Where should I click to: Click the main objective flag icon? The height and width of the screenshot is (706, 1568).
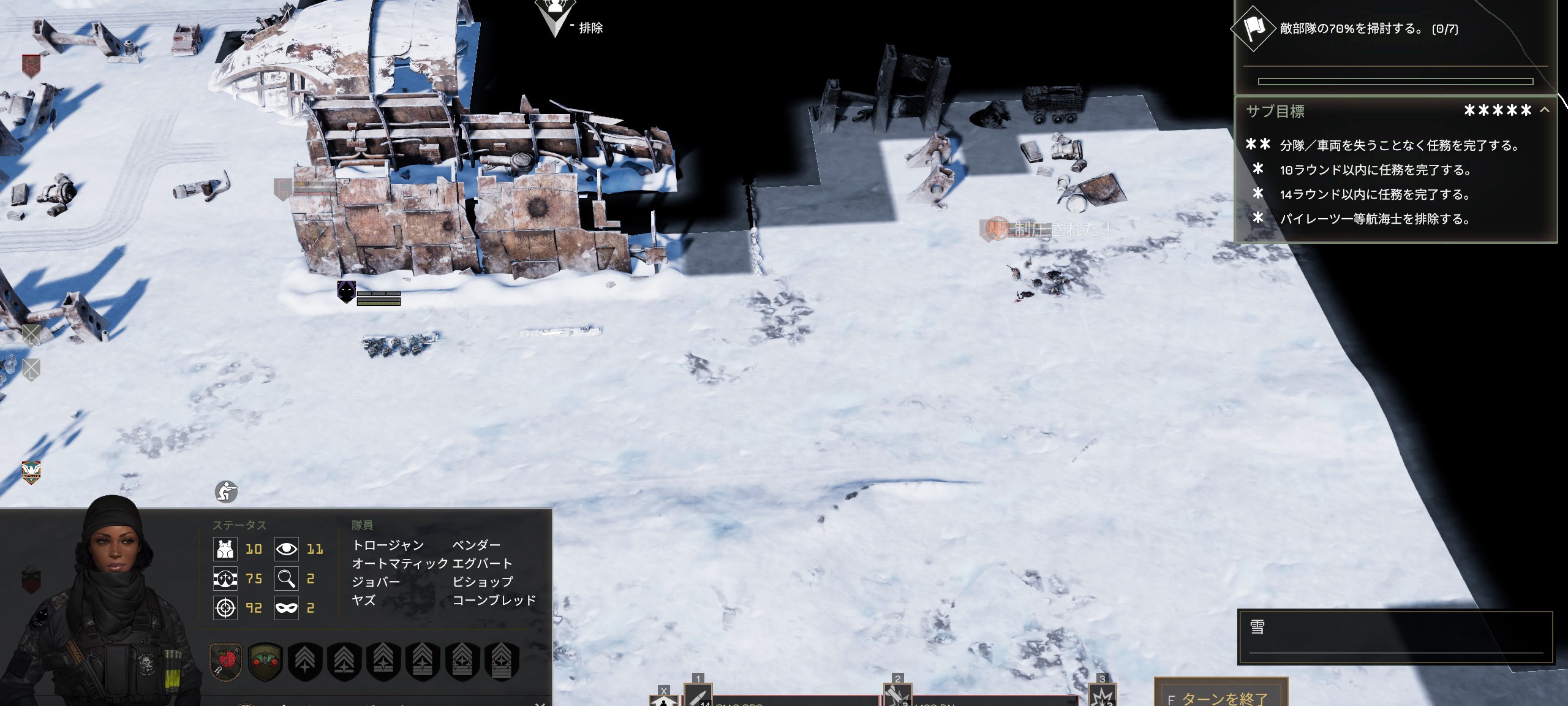click(x=1254, y=28)
